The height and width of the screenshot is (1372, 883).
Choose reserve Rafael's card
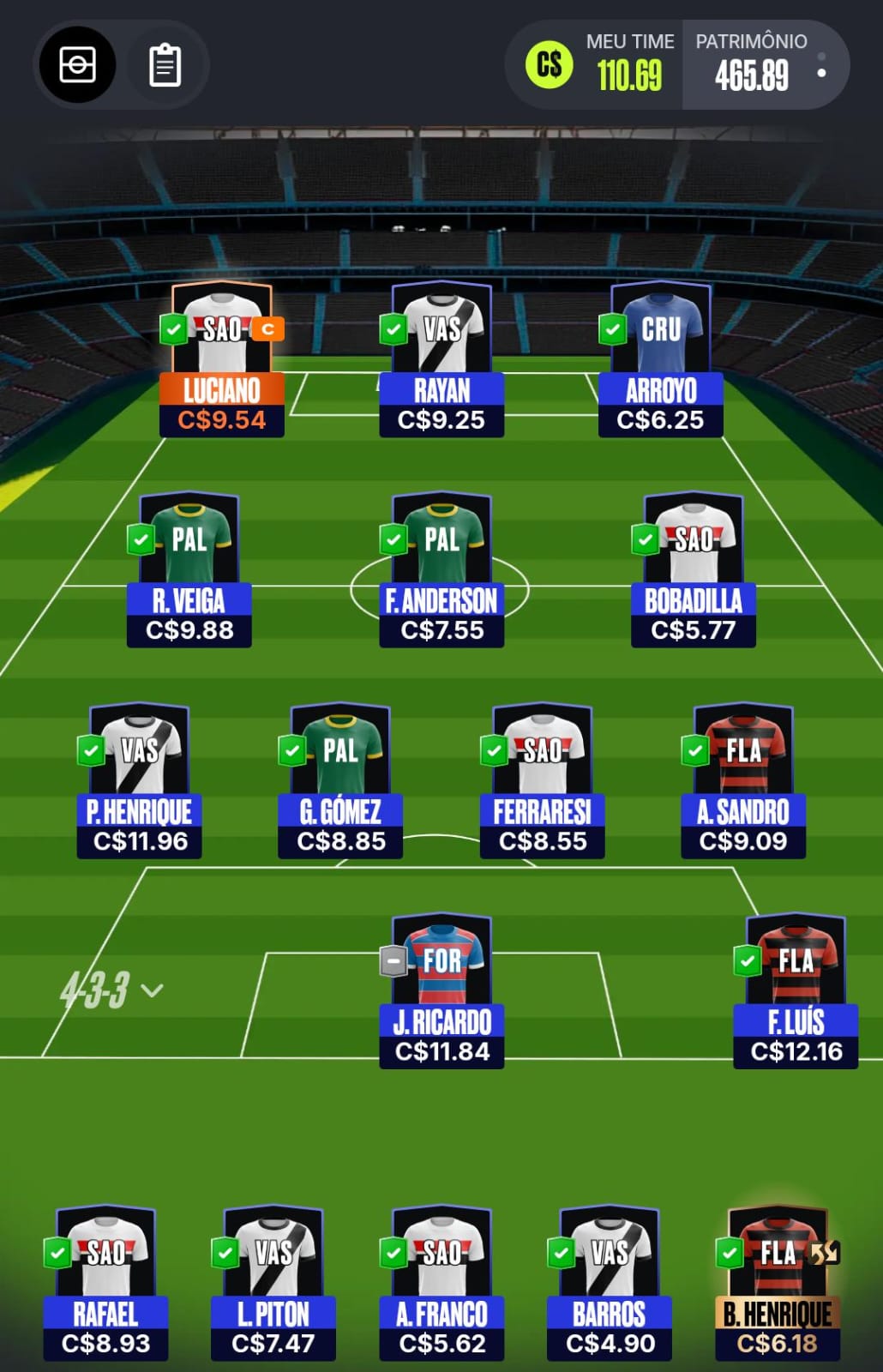[105, 1284]
